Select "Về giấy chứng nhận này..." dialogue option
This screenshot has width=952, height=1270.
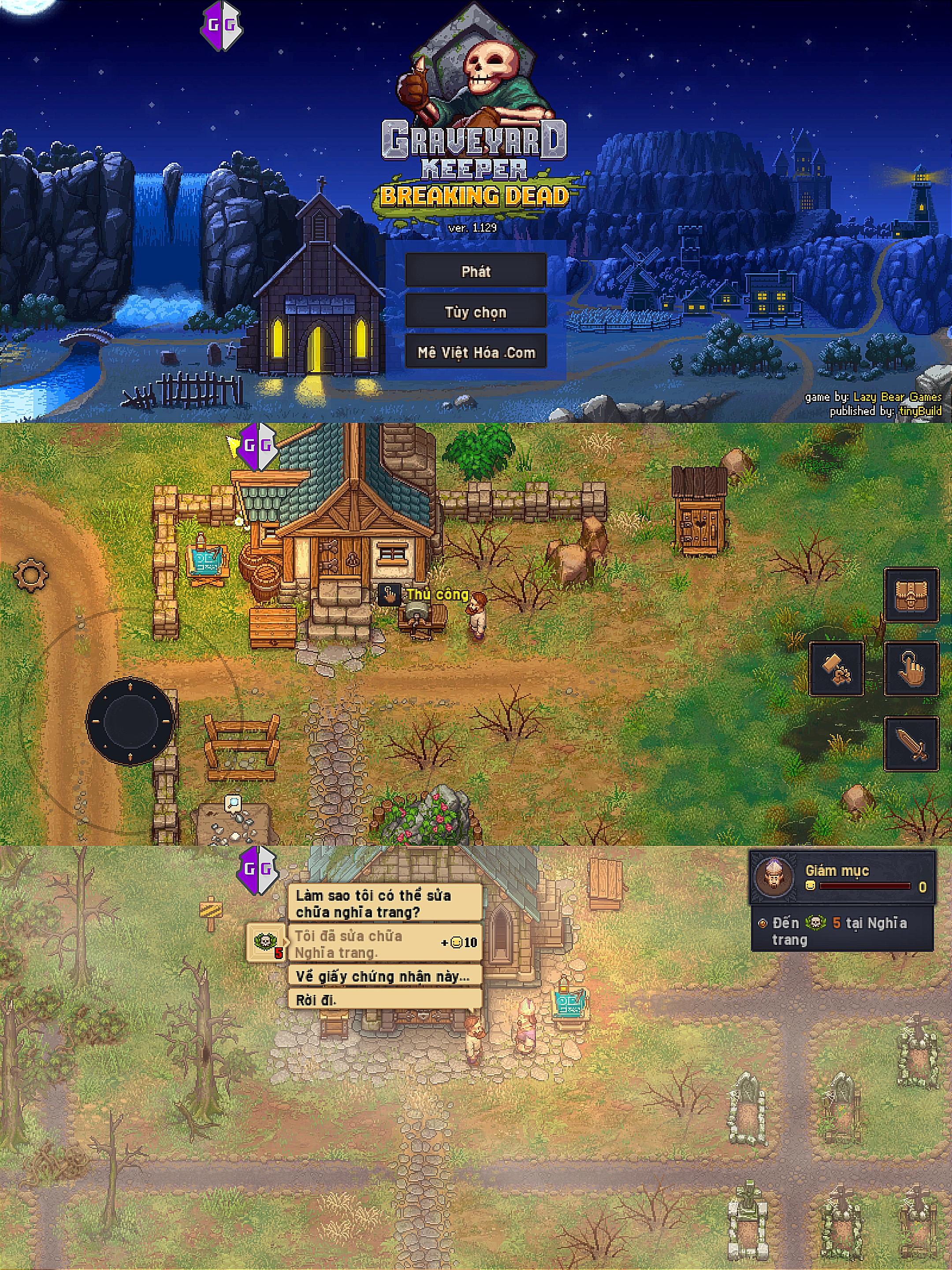tap(384, 977)
